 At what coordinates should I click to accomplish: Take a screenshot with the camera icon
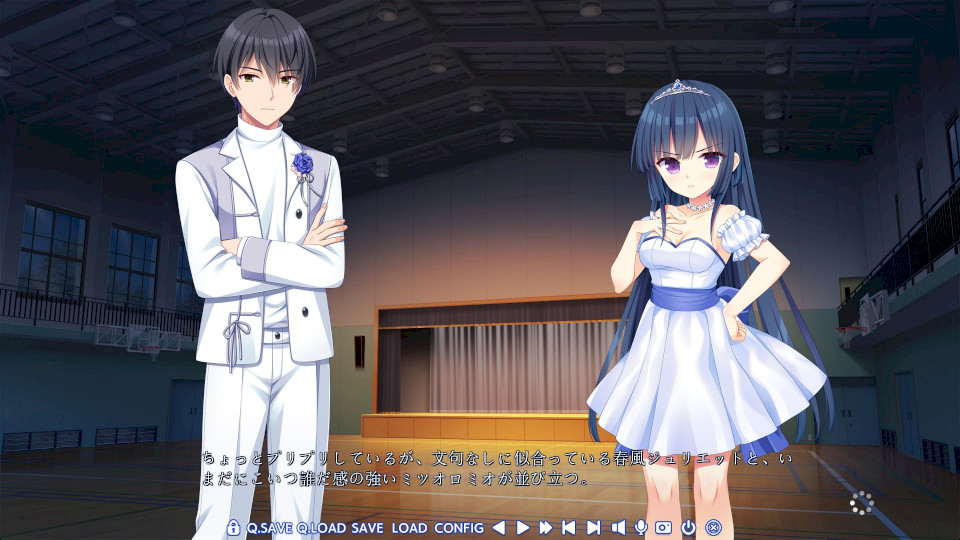pyautogui.click(x=664, y=527)
